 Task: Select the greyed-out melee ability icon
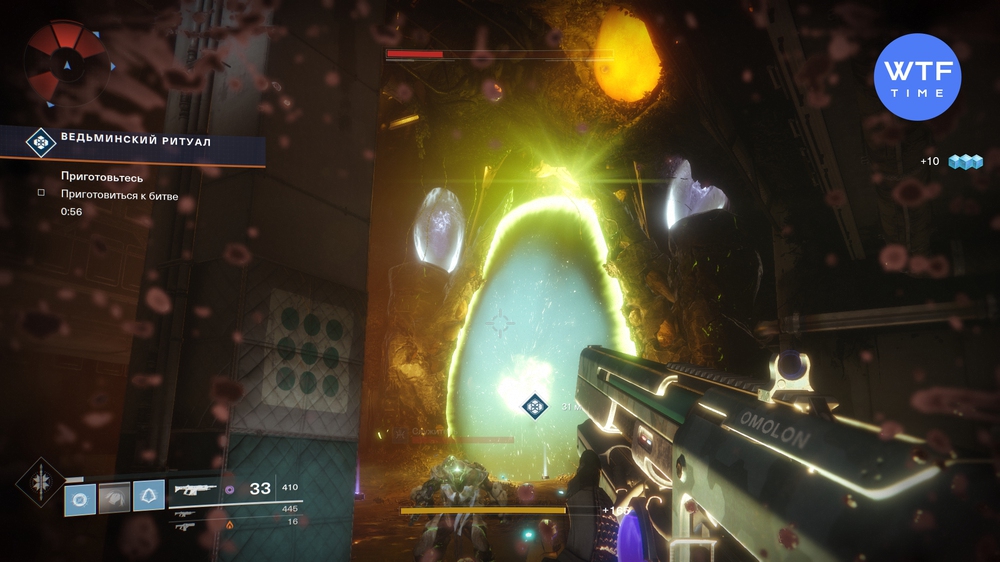[x=115, y=497]
